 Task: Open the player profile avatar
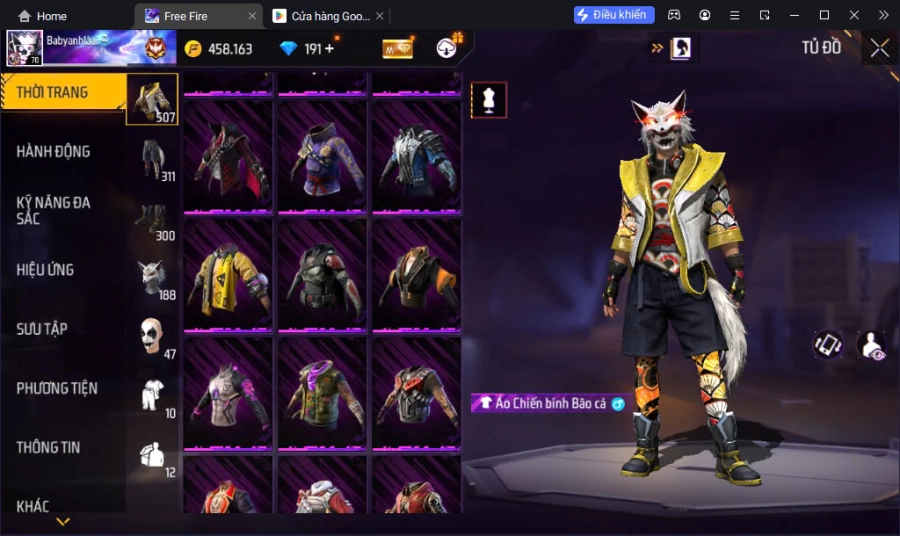click(x=24, y=48)
